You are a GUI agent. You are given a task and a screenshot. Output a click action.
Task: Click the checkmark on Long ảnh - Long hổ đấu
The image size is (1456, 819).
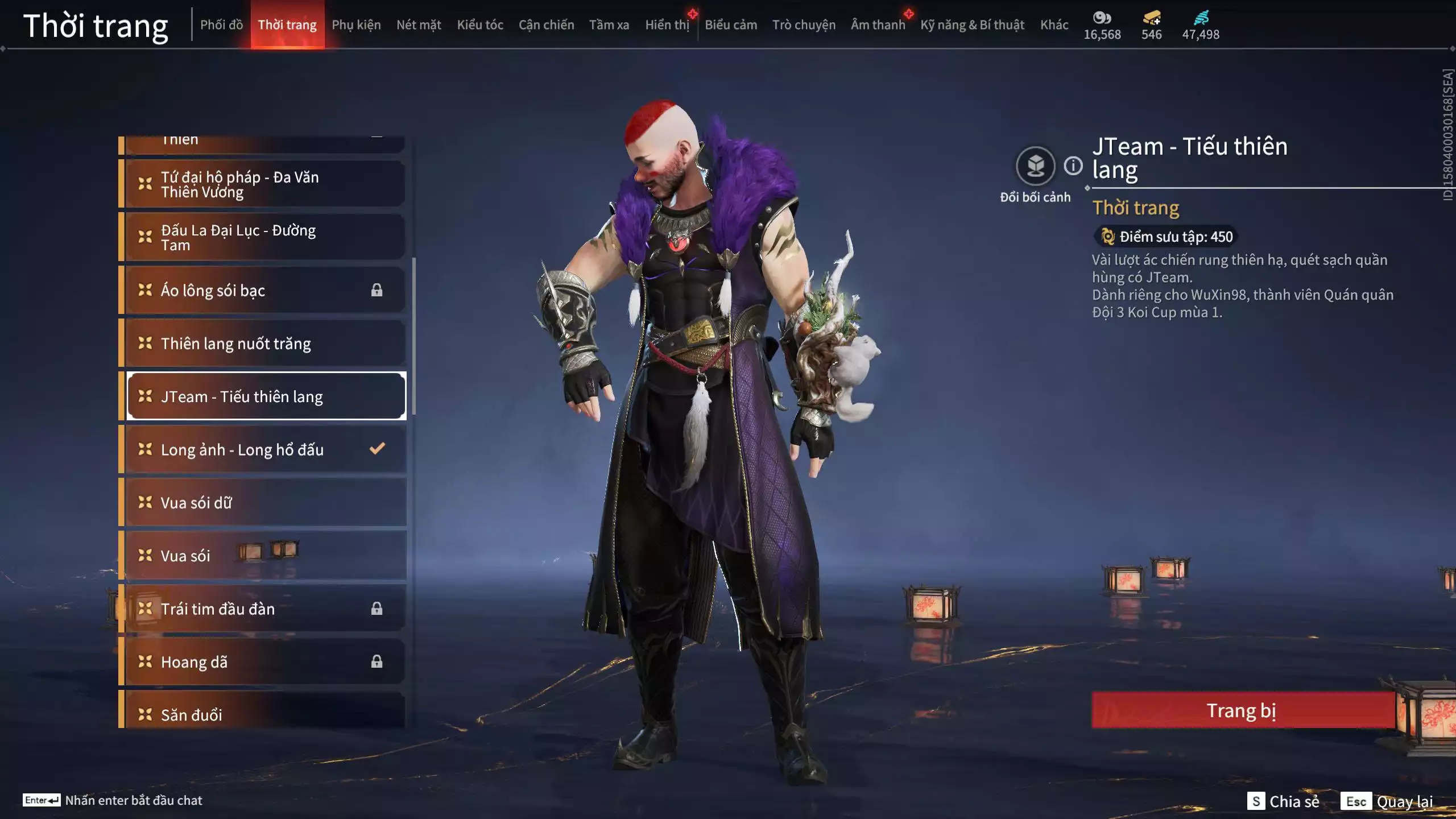pos(377,449)
